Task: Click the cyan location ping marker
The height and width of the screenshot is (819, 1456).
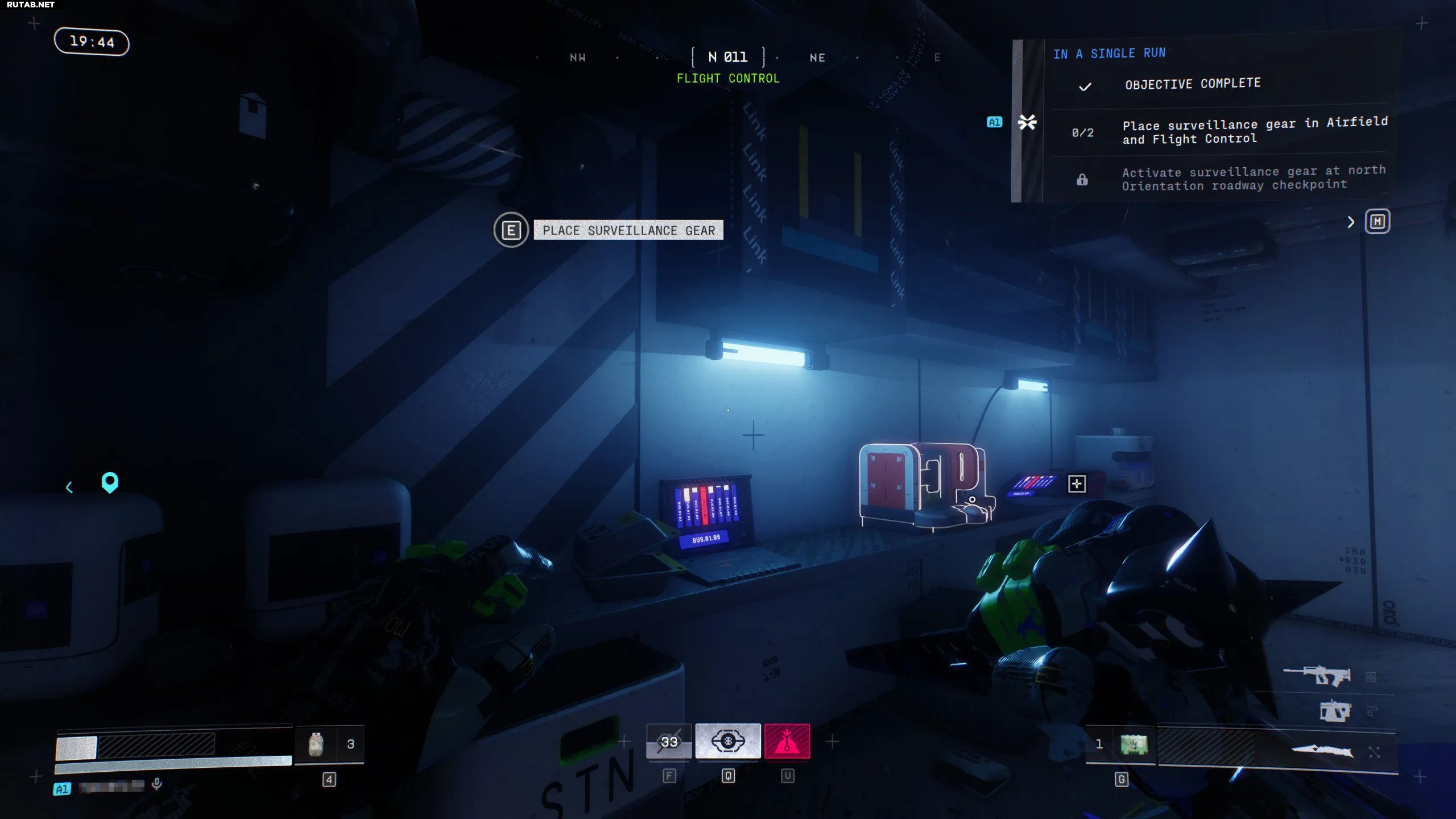Action: (x=110, y=482)
